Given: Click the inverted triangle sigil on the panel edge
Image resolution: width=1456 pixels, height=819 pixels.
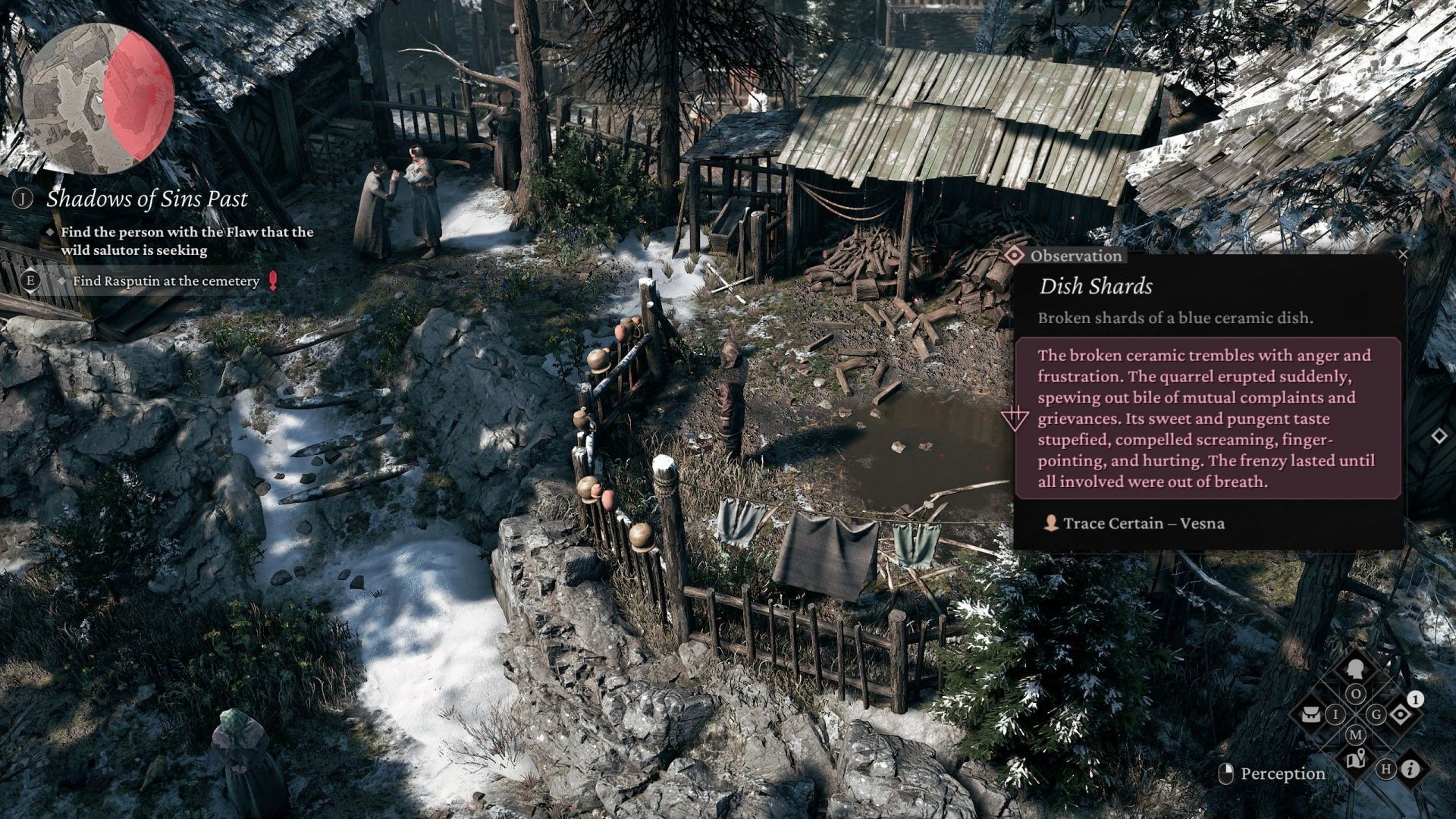Looking at the screenshot, I should 1014,419.
